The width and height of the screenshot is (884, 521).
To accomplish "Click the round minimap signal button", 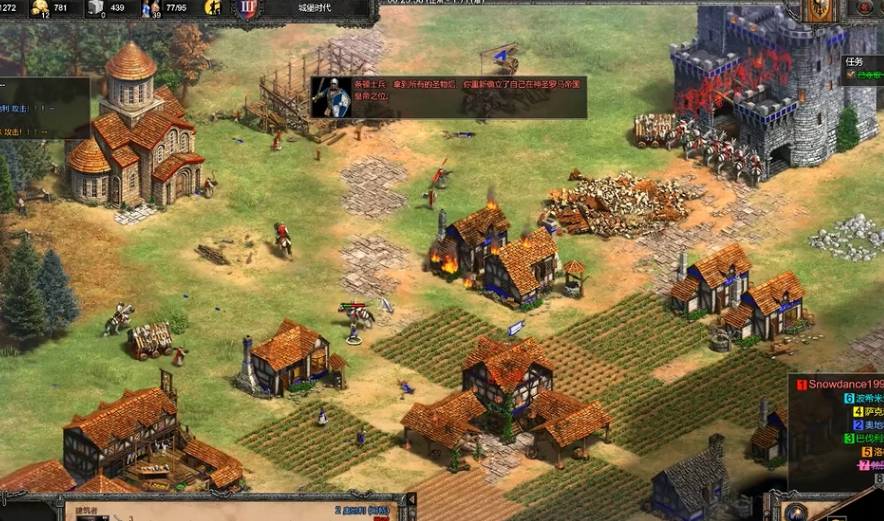I will [x=797, y=510].
